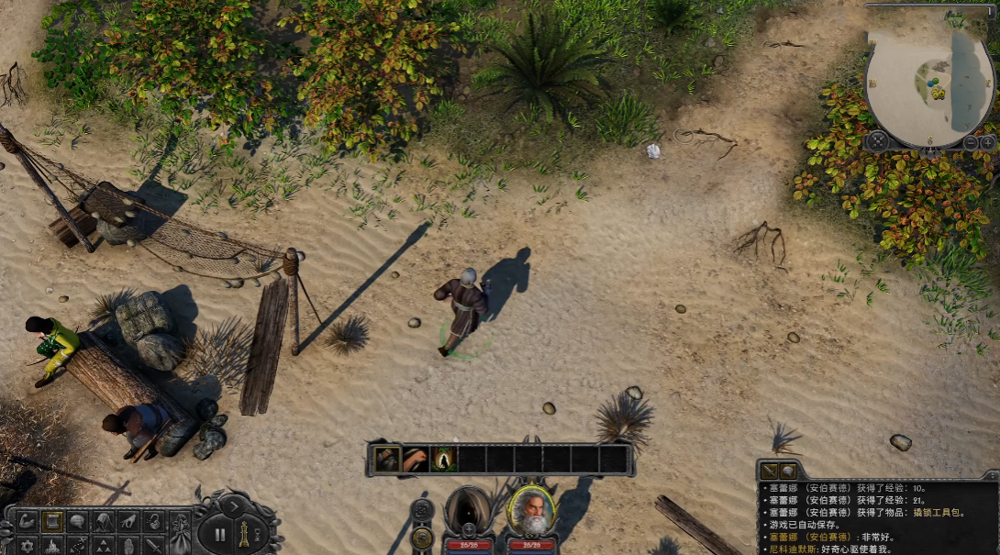Viewport: 1000px width, 555px height.
Task: Click the padlock lockpicking icon
Action: [x=153, y=521]
